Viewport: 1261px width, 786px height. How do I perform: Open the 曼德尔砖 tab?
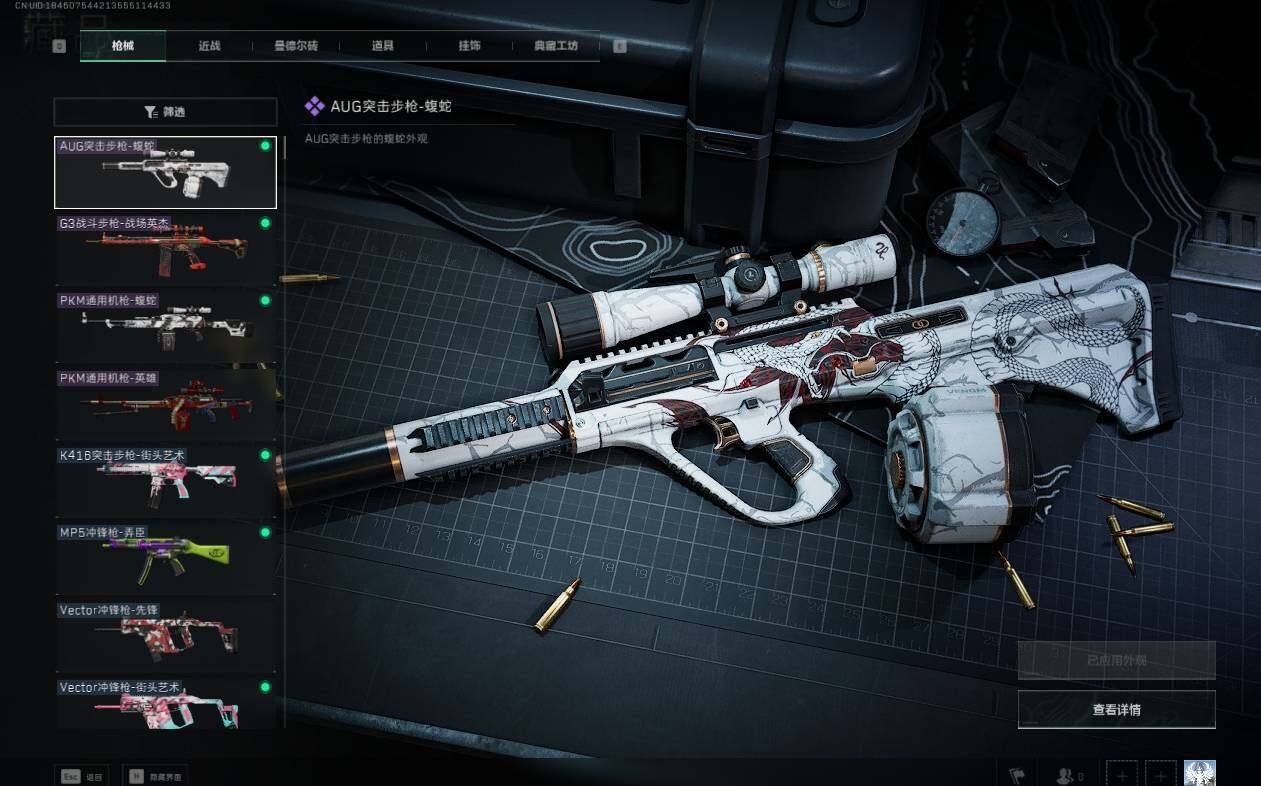pos(295,46)
